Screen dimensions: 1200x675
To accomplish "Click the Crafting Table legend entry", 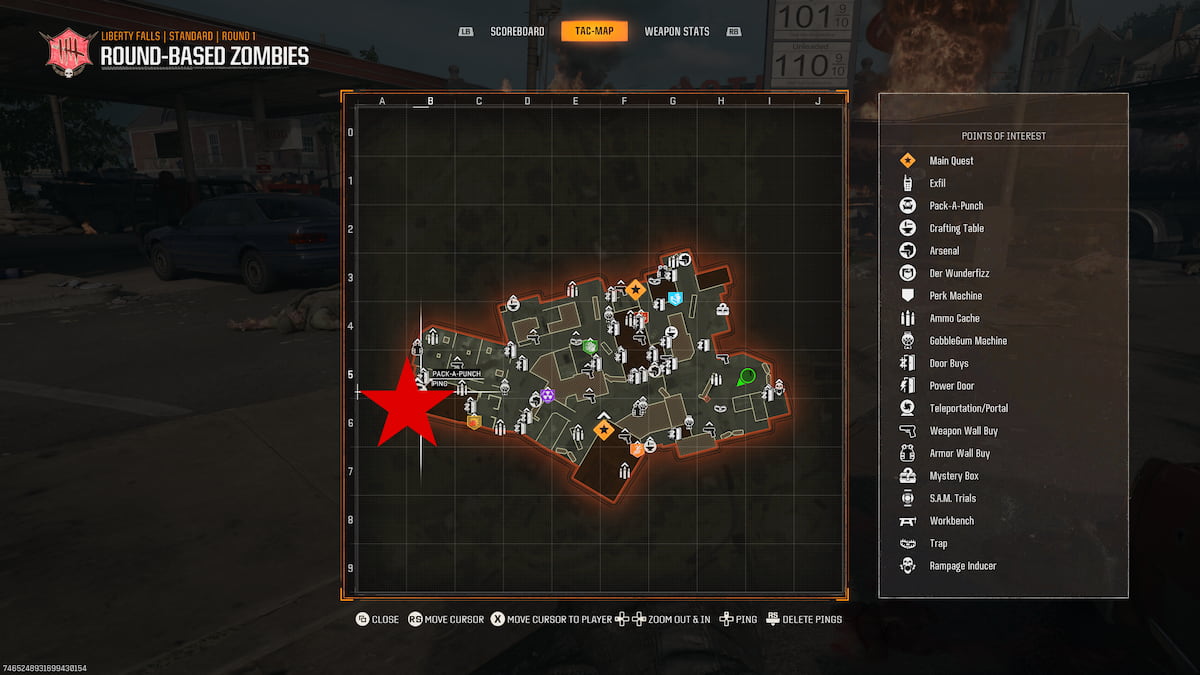I will coord(956,228).
